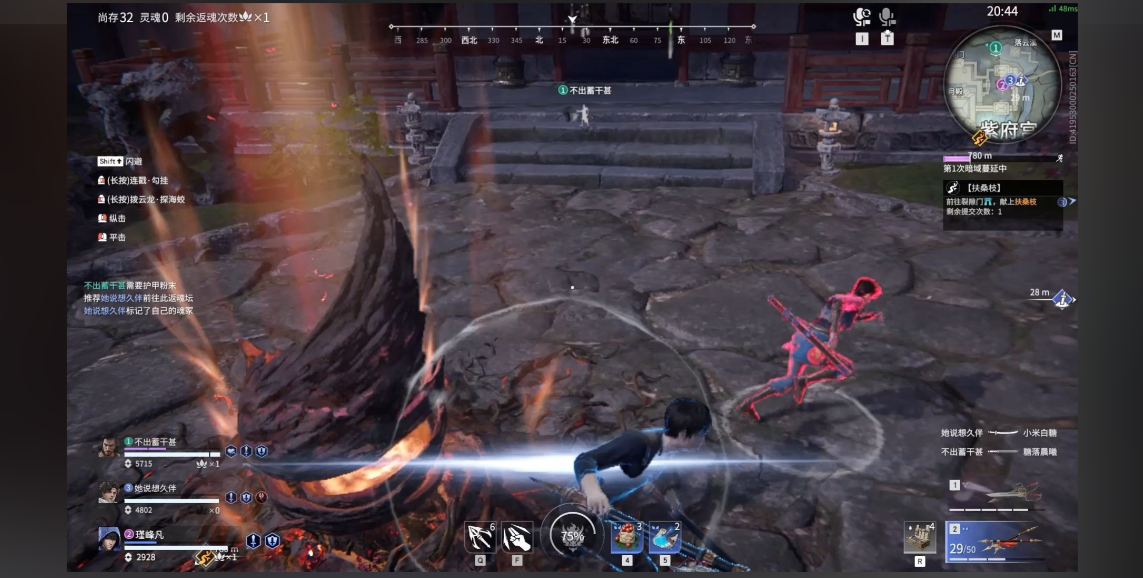Activate the grappling hook skill icon

point(480,537)
